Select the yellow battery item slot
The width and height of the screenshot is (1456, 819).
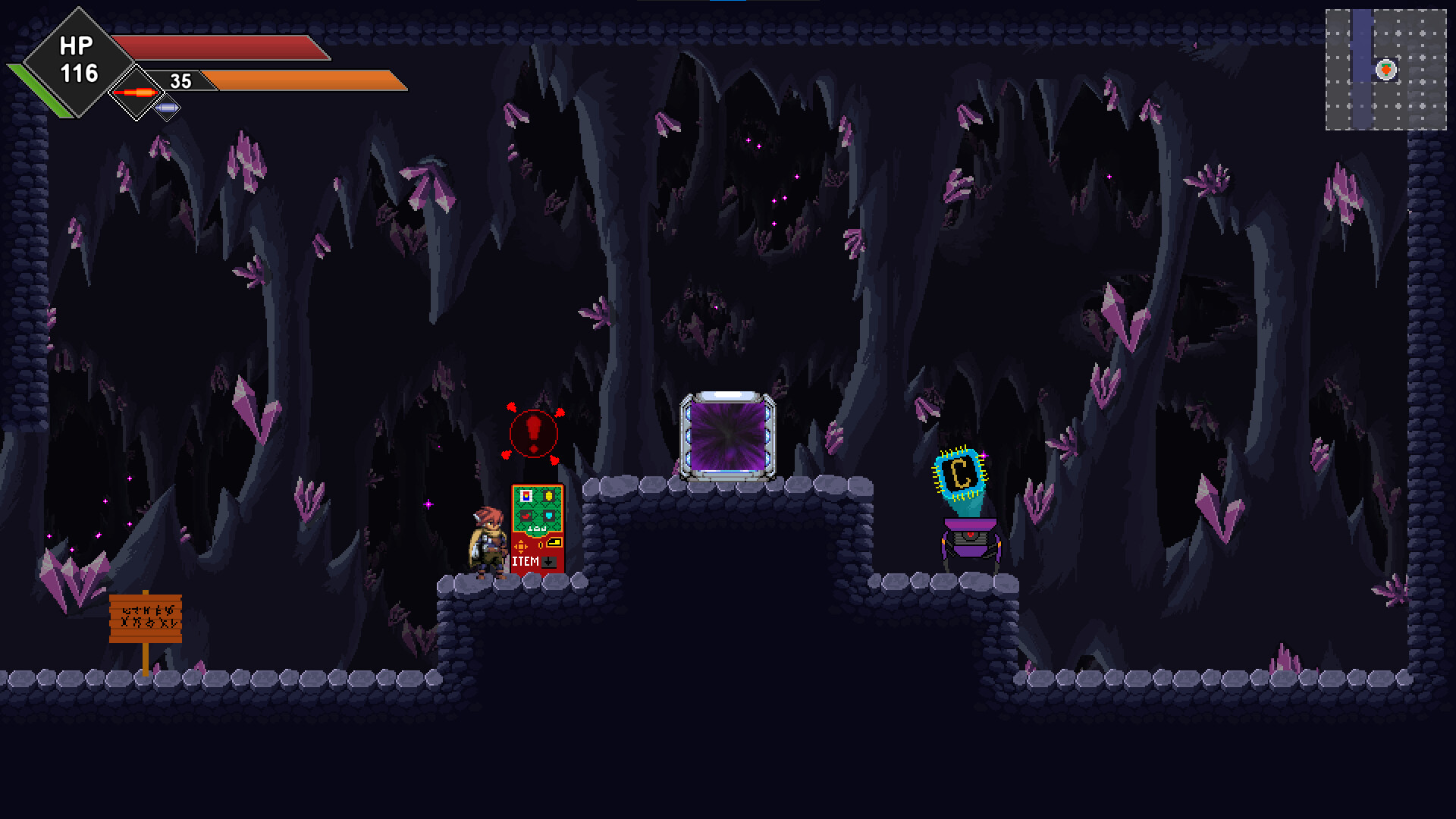(549, 496)
